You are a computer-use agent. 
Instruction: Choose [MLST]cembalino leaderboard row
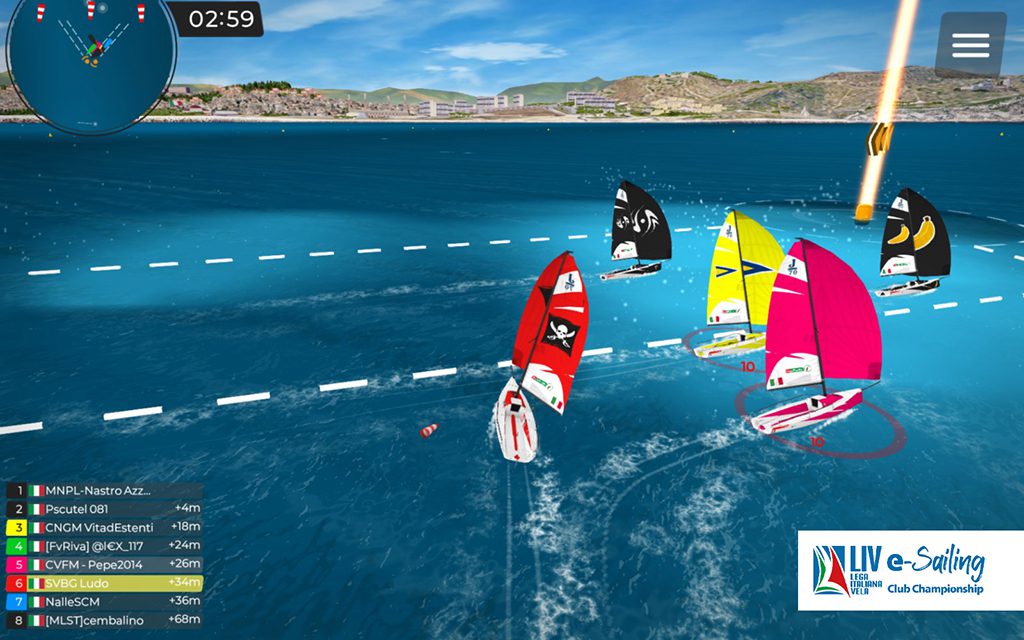(x=104, y=620)
